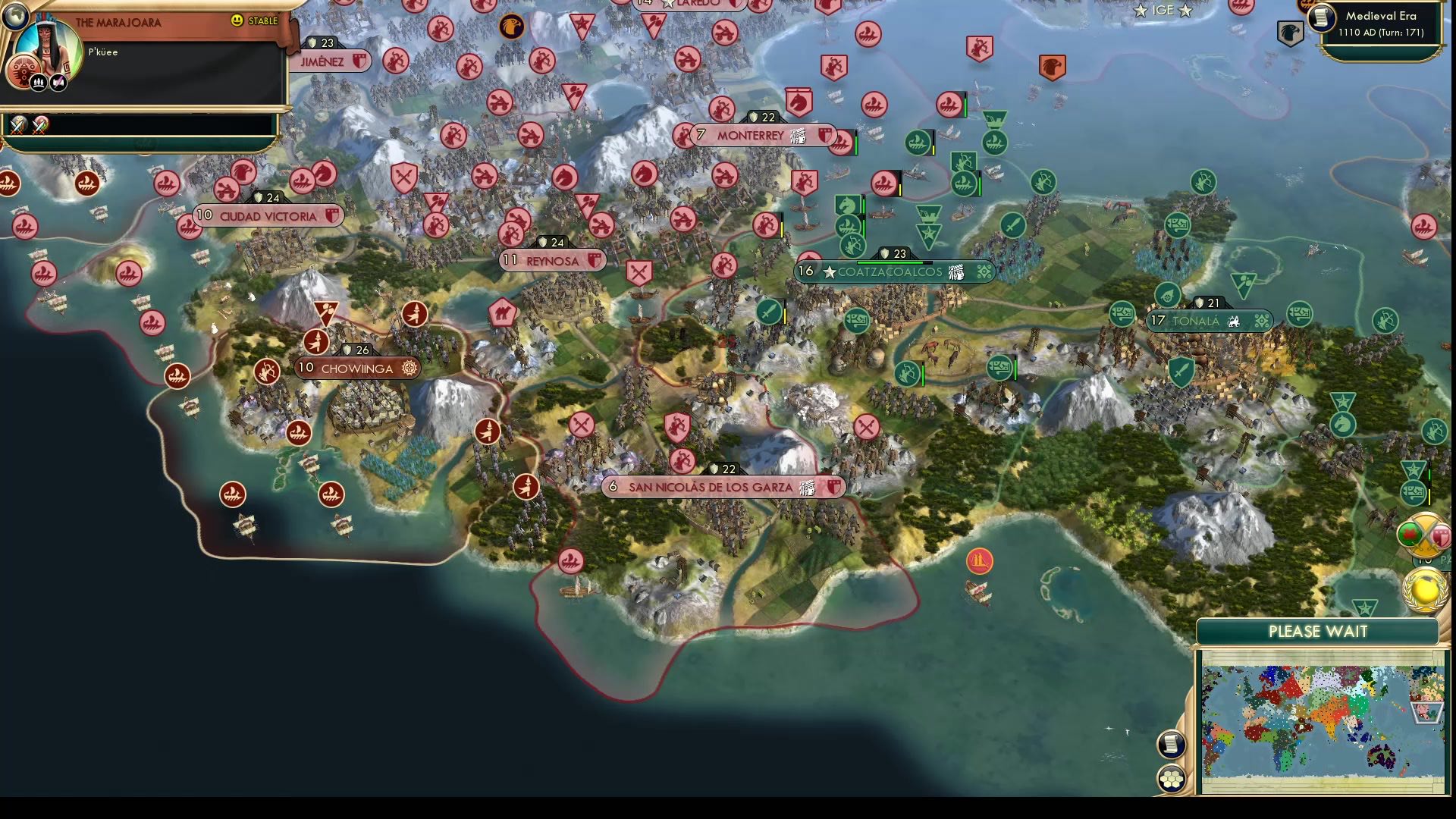This screenshot has width=1456, height=819.
Task: Click the globe icon above the leader panel
Action: pos(17,15)
